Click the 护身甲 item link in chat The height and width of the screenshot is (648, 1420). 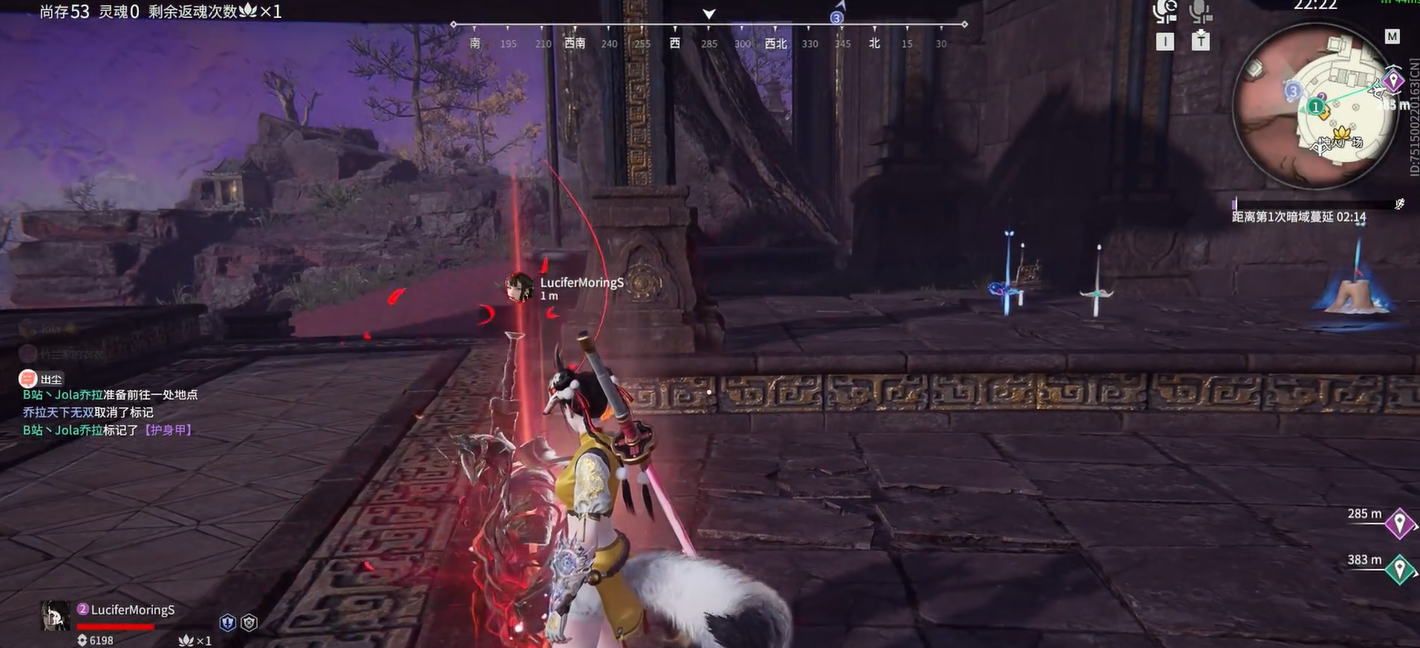167,430
